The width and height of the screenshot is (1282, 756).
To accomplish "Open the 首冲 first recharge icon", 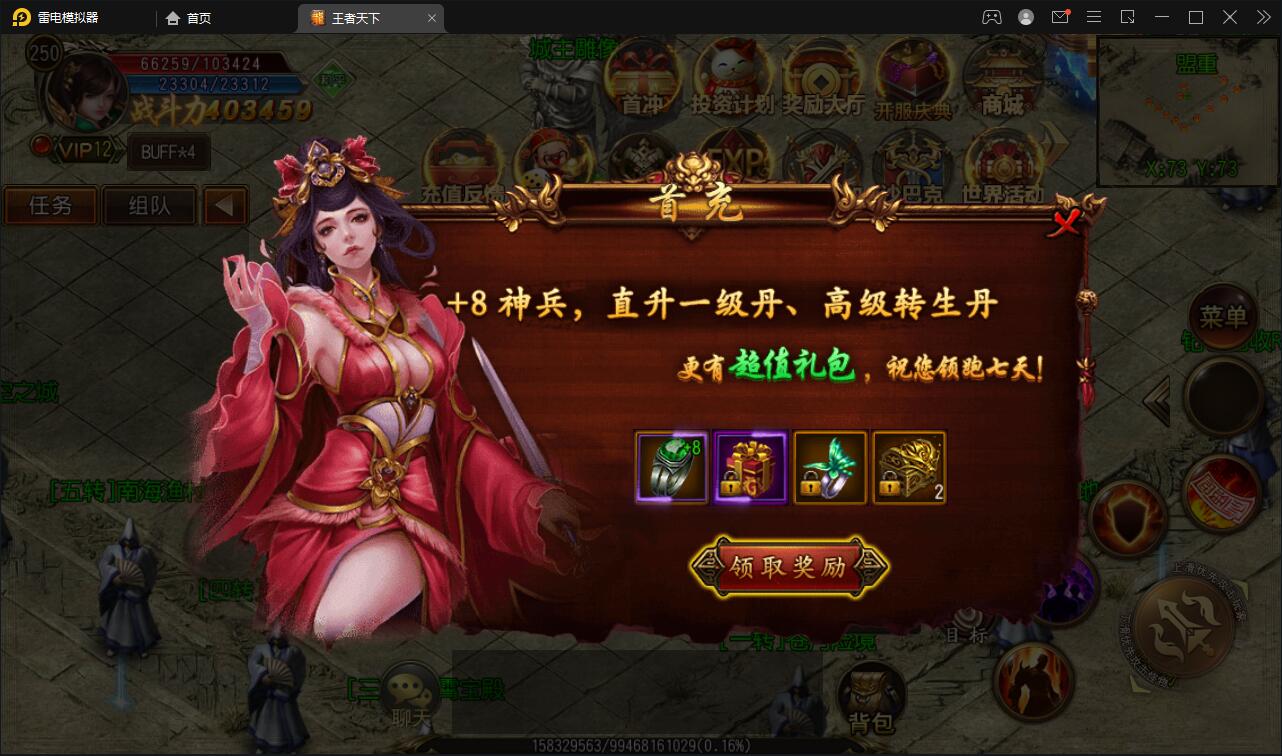I will [640, 72].
